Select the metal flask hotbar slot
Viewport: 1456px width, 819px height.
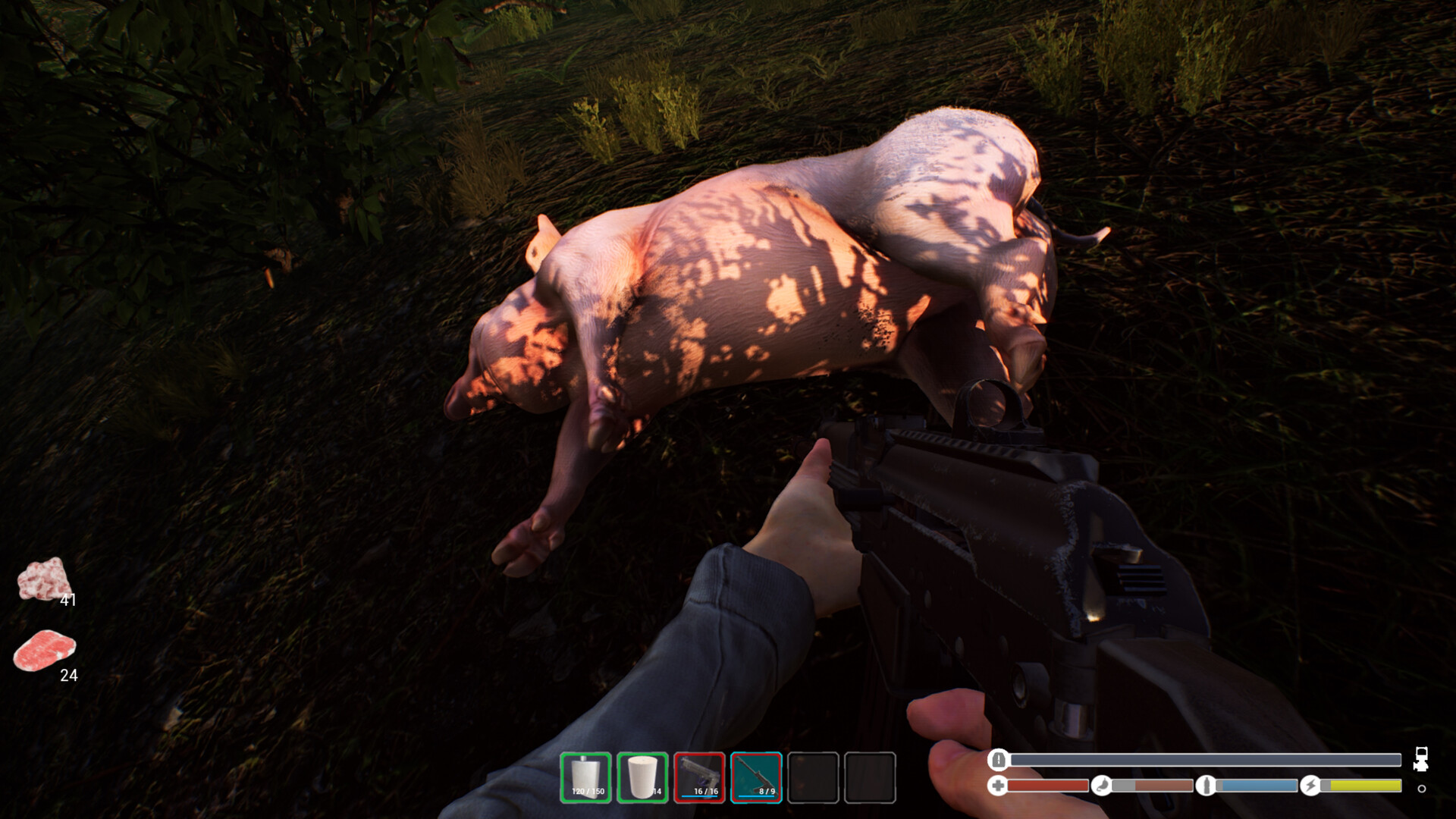pos(585,777)
